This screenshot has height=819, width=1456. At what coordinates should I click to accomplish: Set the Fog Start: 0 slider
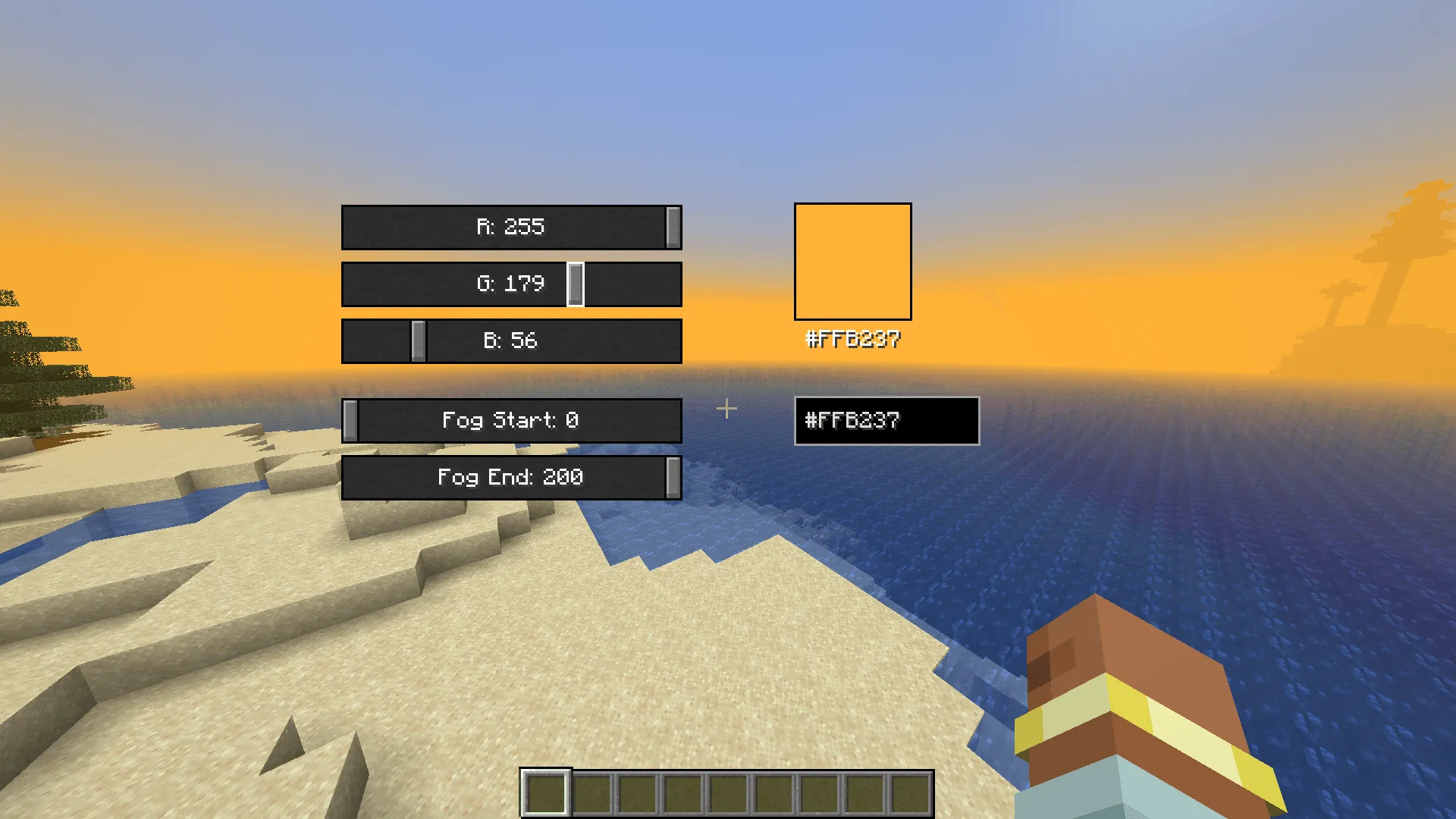pyautogui.click(x=512, y=420)
